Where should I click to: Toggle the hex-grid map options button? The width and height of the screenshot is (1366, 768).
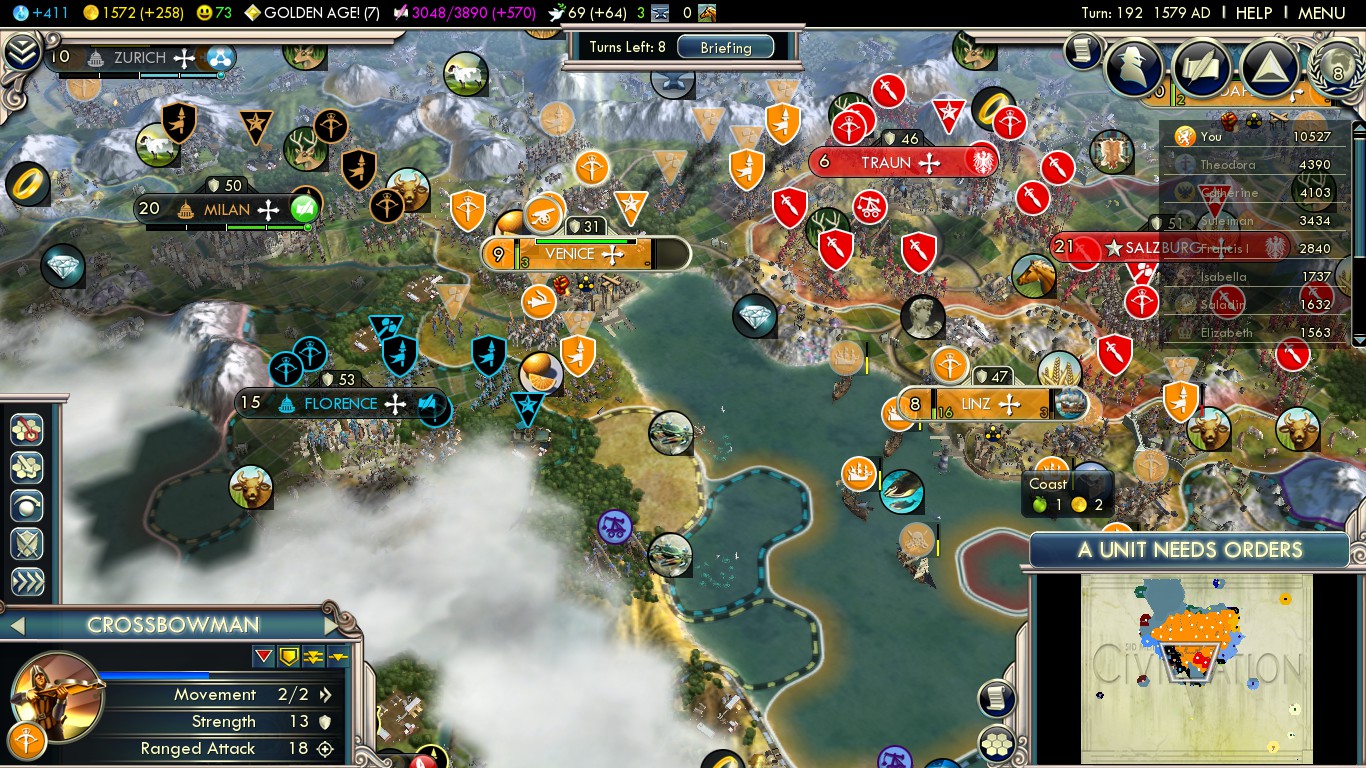[x=996, y=743]
